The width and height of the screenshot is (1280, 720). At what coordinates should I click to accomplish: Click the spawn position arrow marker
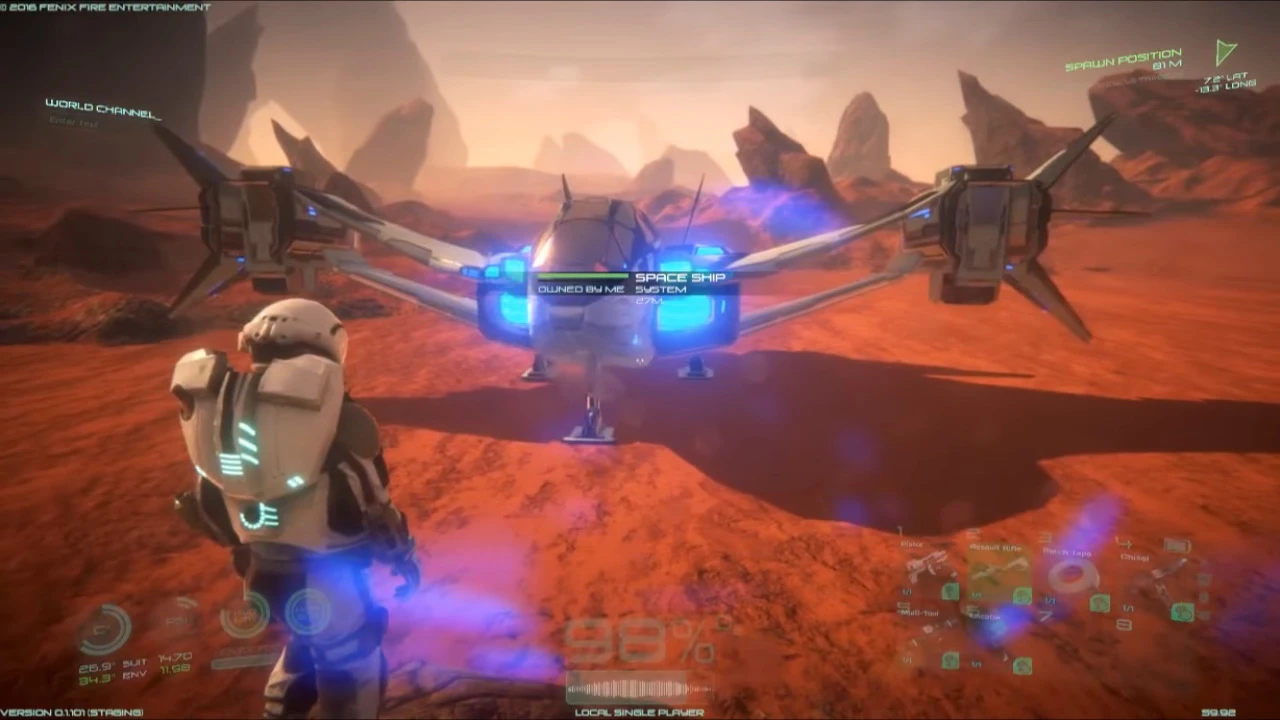coord(1224,54)
